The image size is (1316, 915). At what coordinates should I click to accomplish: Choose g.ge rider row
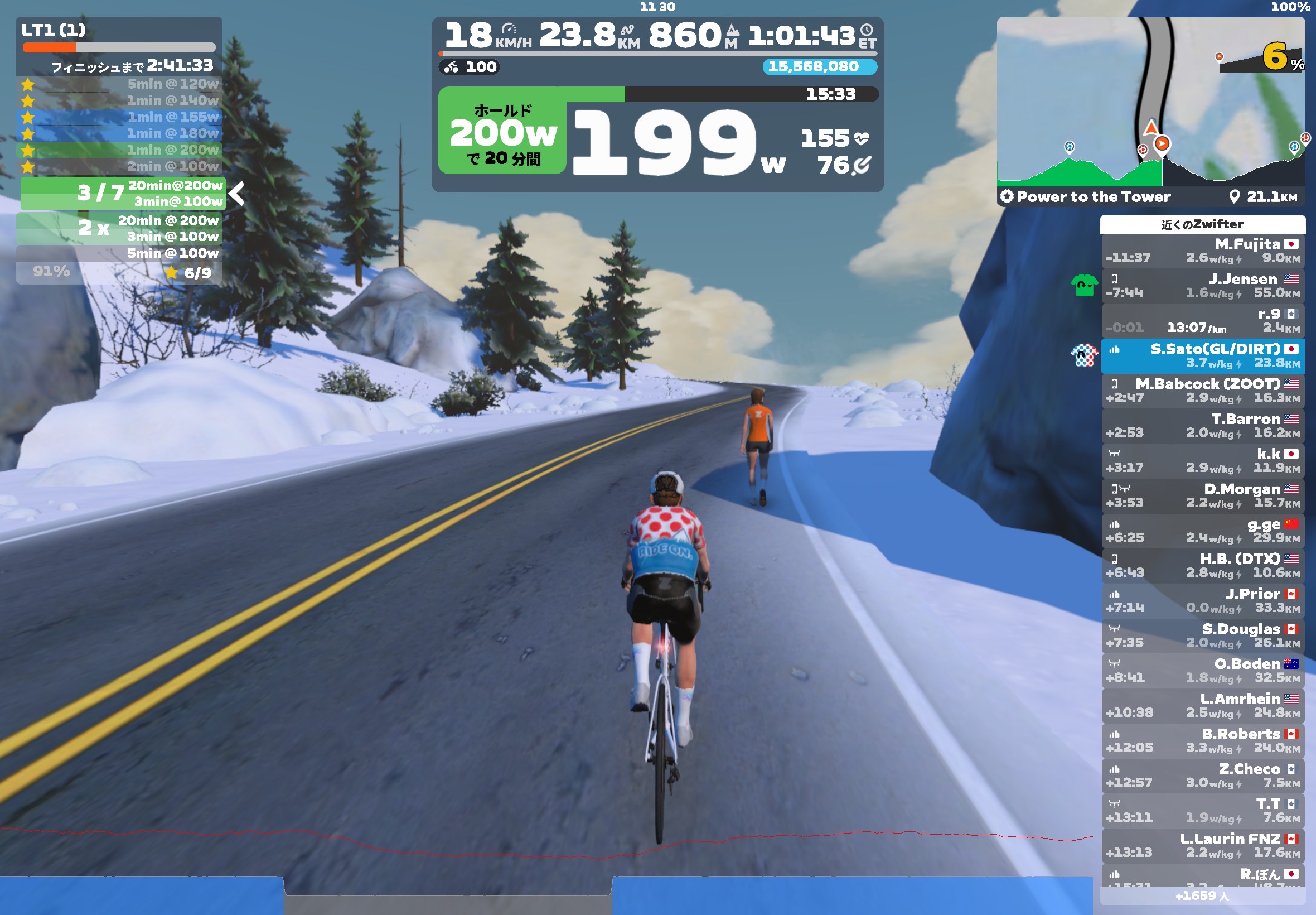[1202, 531]
